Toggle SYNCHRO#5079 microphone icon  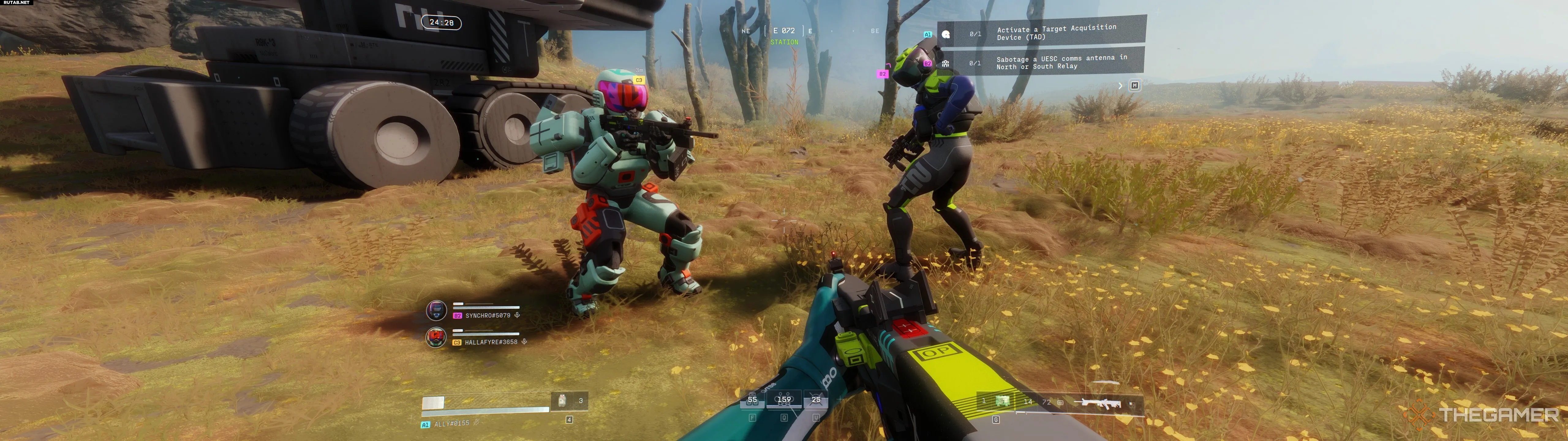[x=517, y=315]
